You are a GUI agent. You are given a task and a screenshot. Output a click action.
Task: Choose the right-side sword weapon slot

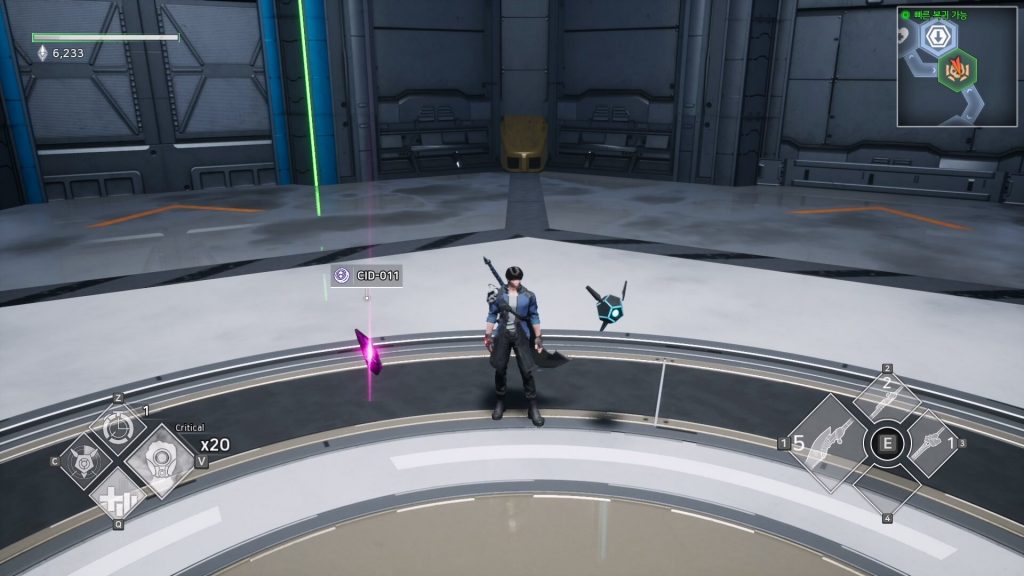(930, 442)
